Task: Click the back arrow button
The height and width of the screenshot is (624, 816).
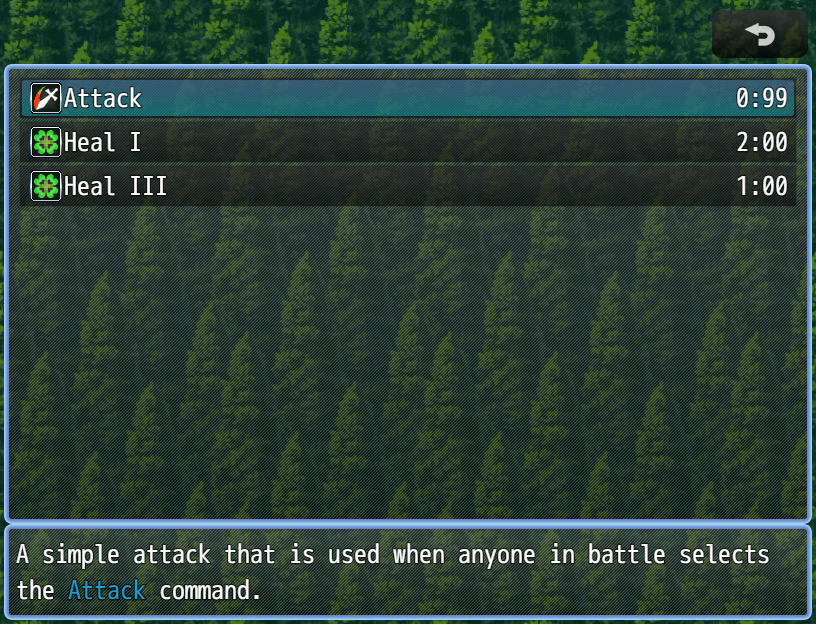Action: 759,35
